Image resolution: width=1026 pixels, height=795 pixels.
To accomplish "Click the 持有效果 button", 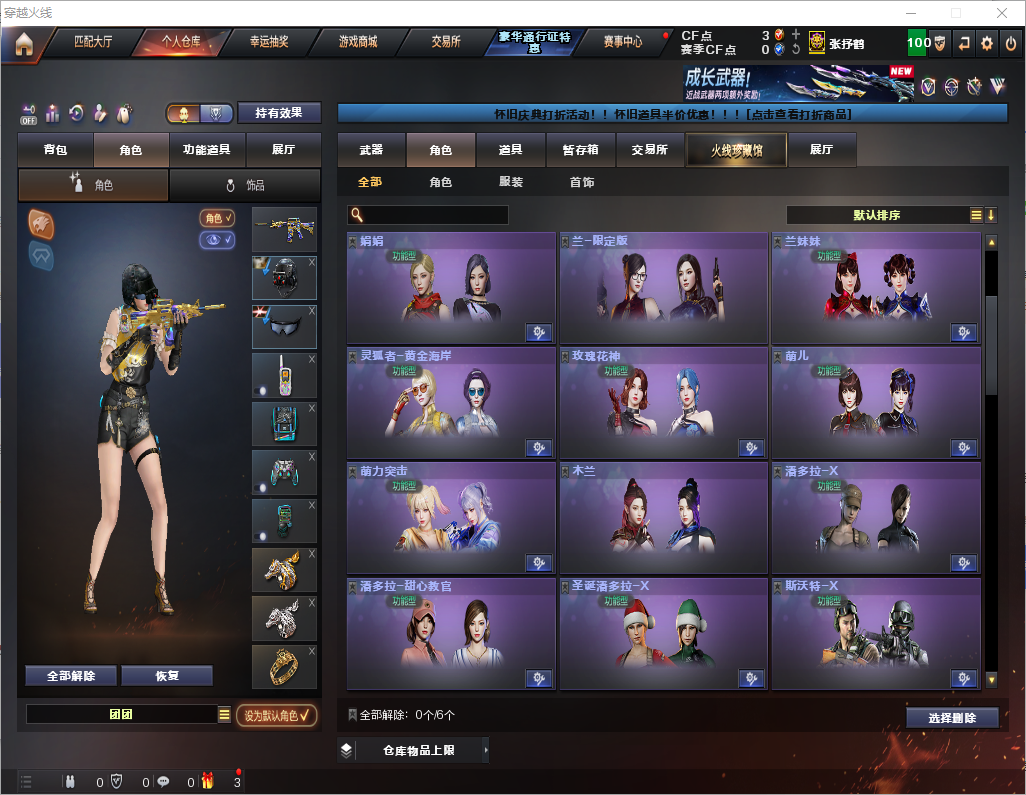I will click(x=279, y=113).
